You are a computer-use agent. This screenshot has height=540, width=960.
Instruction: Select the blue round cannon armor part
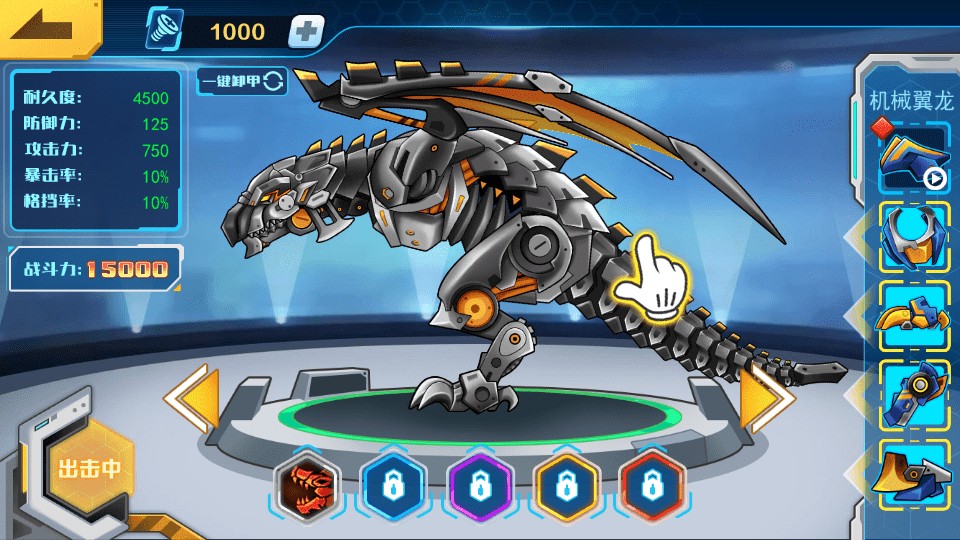point(914,394)
